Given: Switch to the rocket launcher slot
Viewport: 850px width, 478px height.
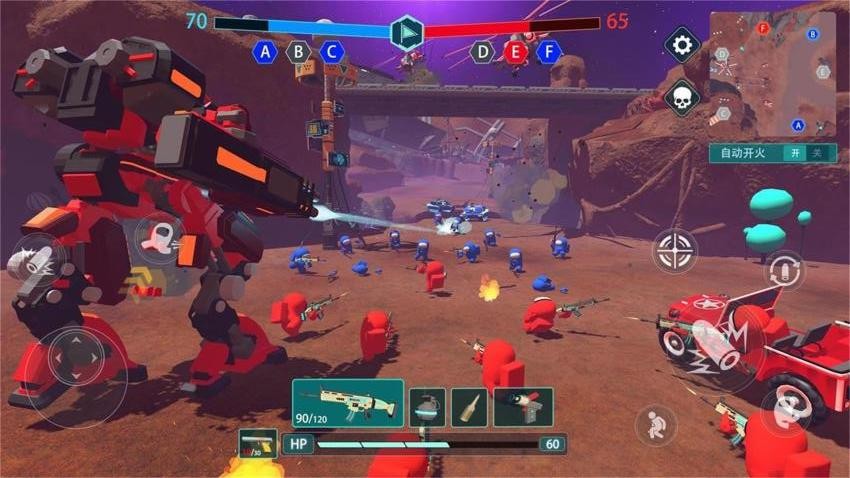Looking at the screenshot, I should [522, 407].
